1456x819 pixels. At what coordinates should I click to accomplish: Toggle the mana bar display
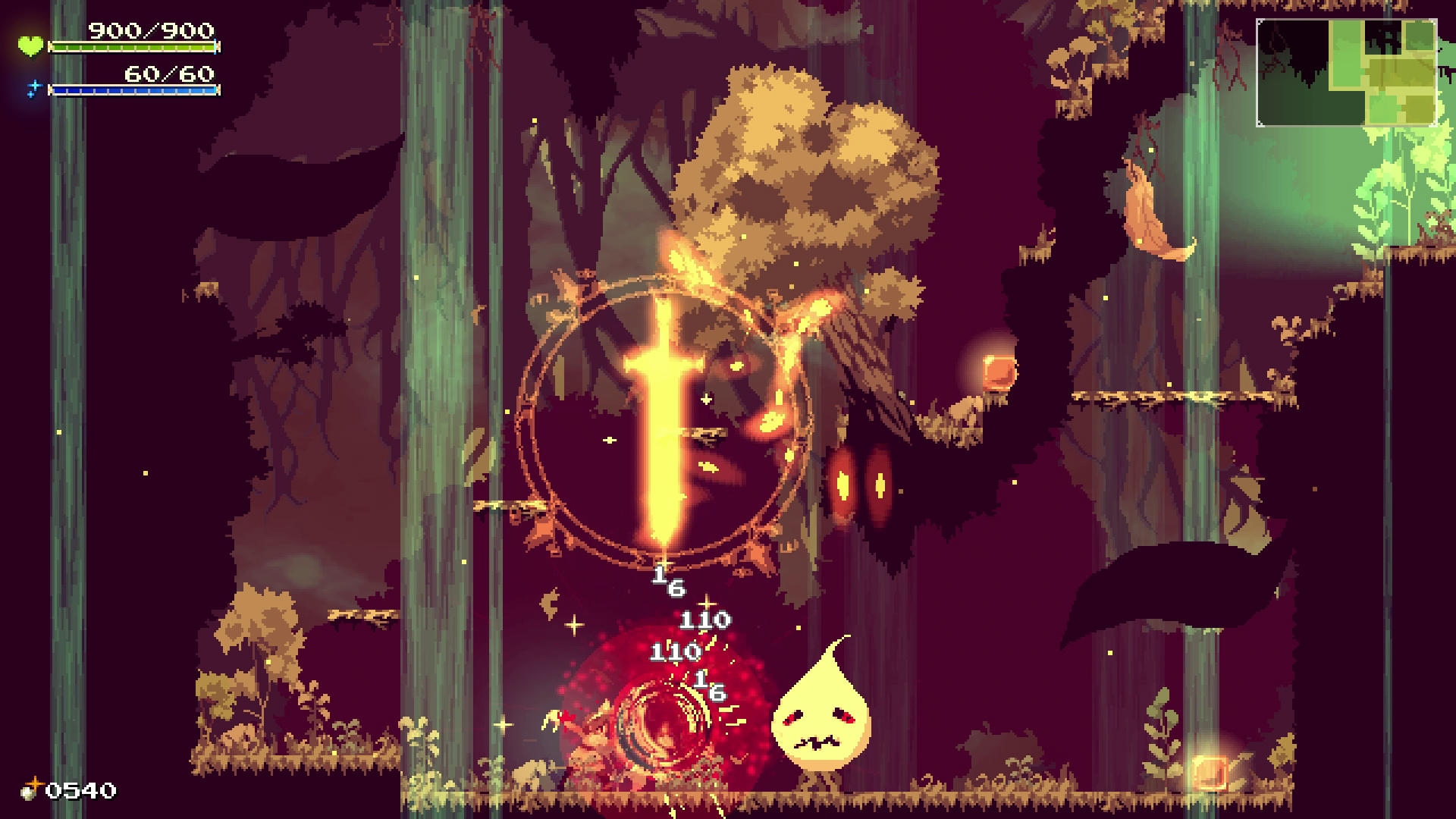click(133, 91)
